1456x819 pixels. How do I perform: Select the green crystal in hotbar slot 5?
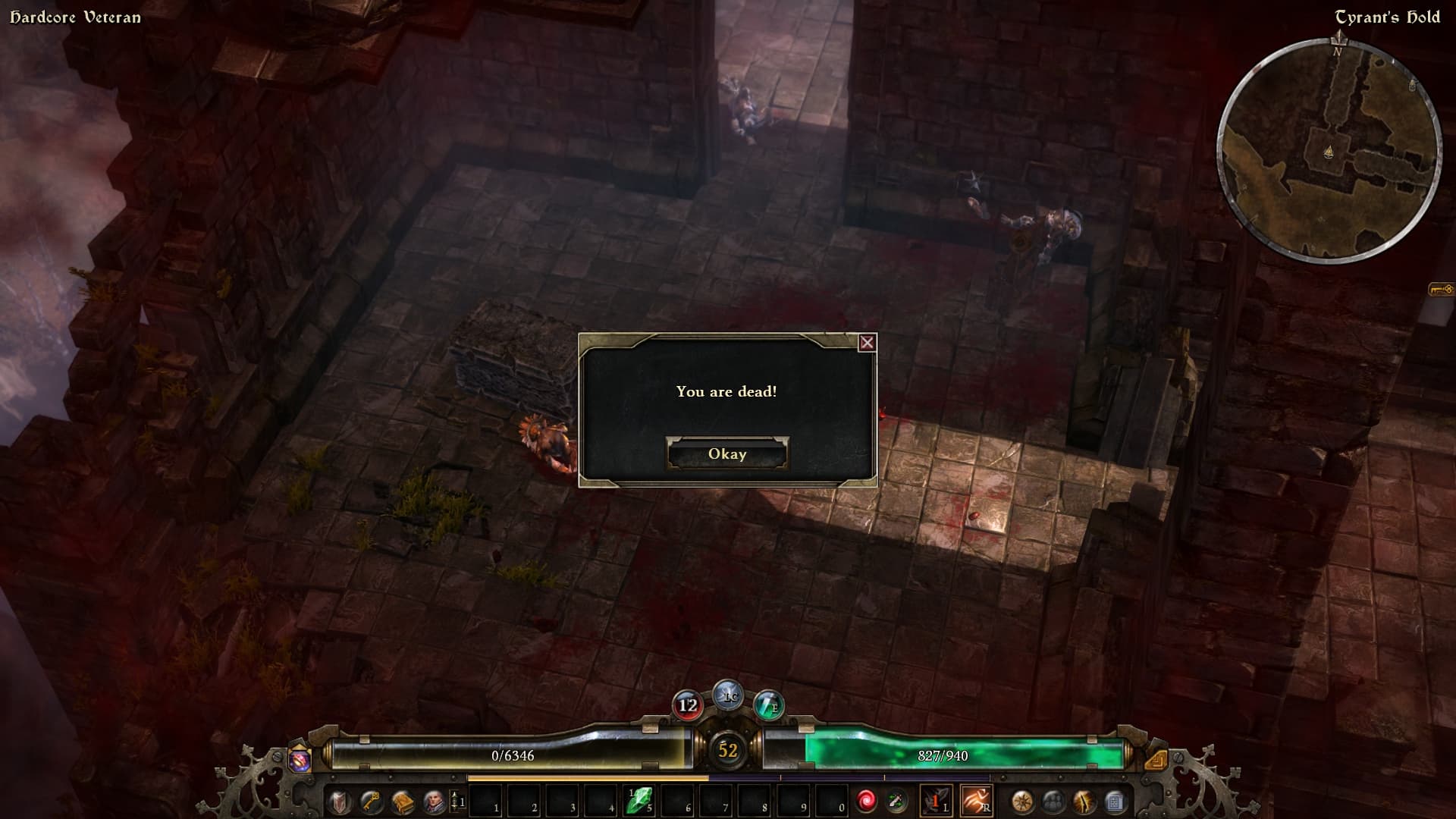tap(639, 801)
